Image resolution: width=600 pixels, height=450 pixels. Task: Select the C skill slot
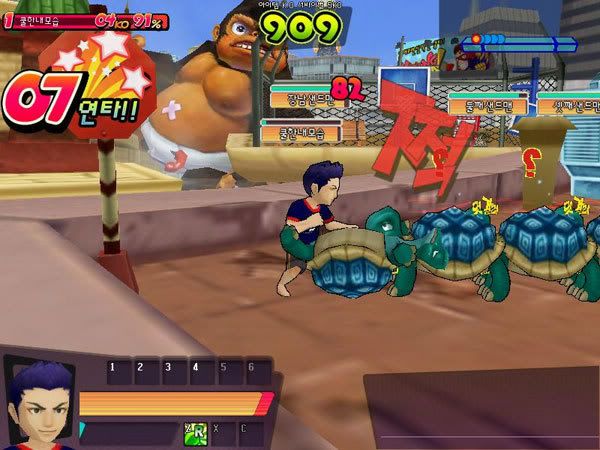click(x=250, y=433)
